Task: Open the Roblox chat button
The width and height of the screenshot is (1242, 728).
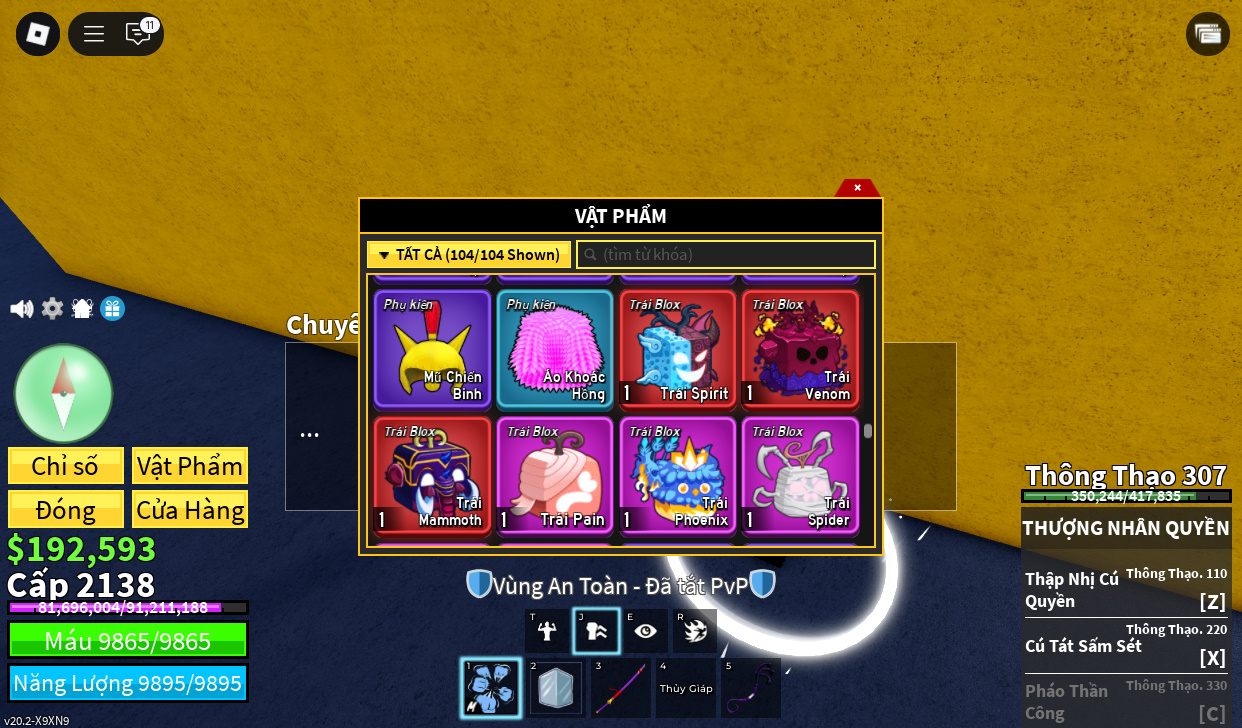Action: 138,34
